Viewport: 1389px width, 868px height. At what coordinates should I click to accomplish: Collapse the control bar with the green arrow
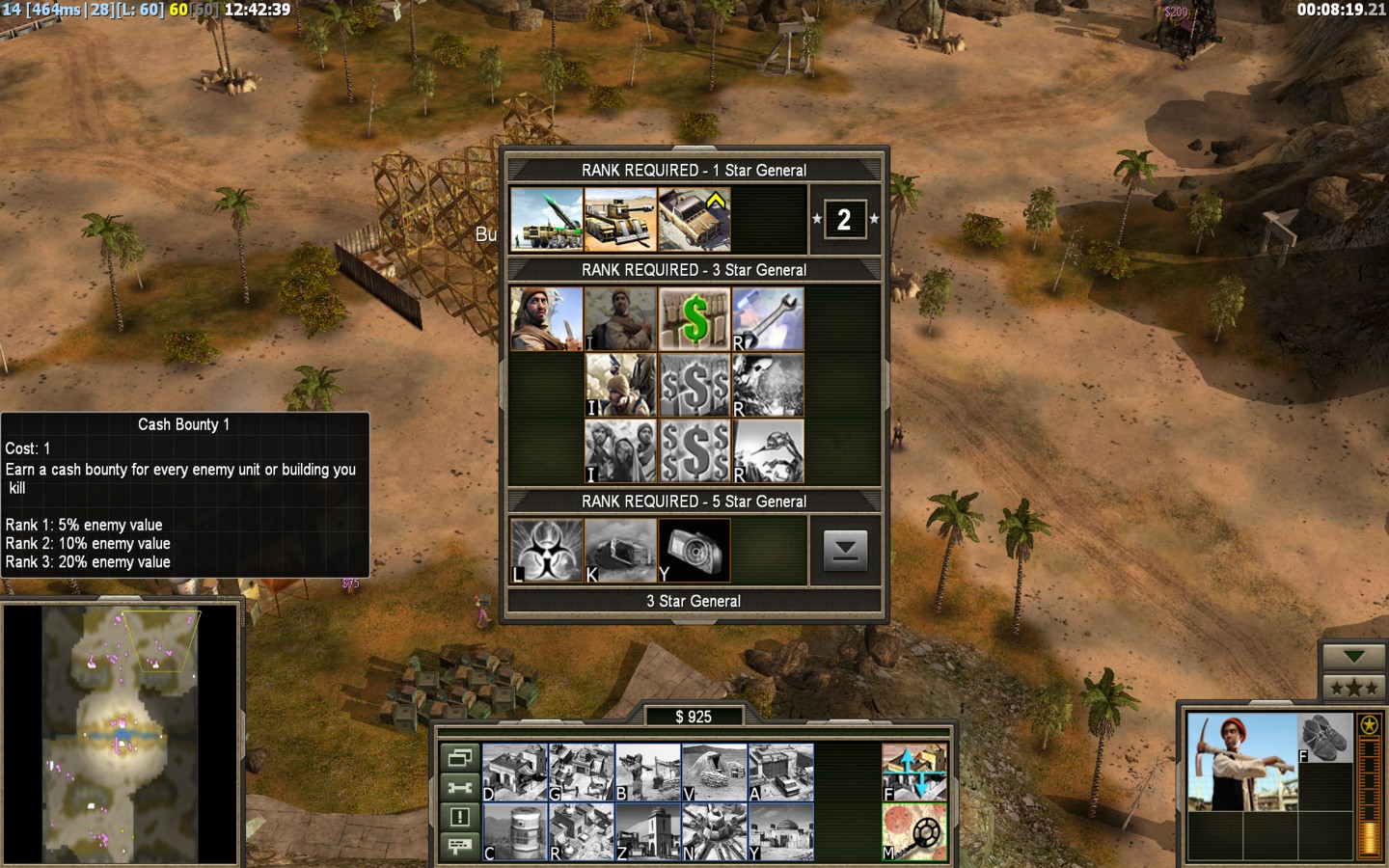(x=1353, y=657)
